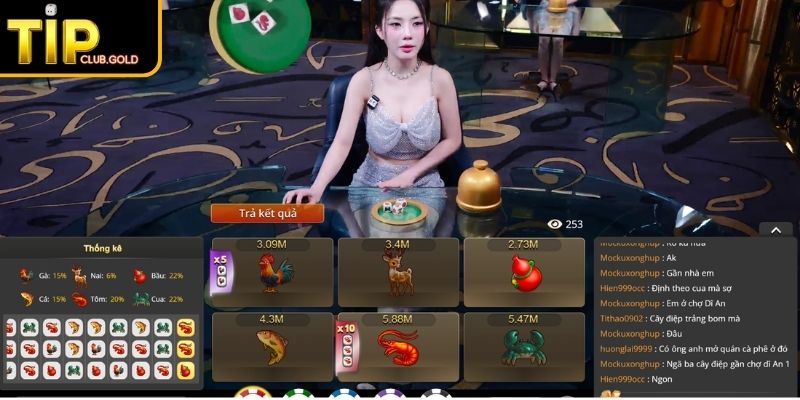Bet on the rooster tile
The width and height of the screenshot is (800, 400).
(x=272, y=272)
